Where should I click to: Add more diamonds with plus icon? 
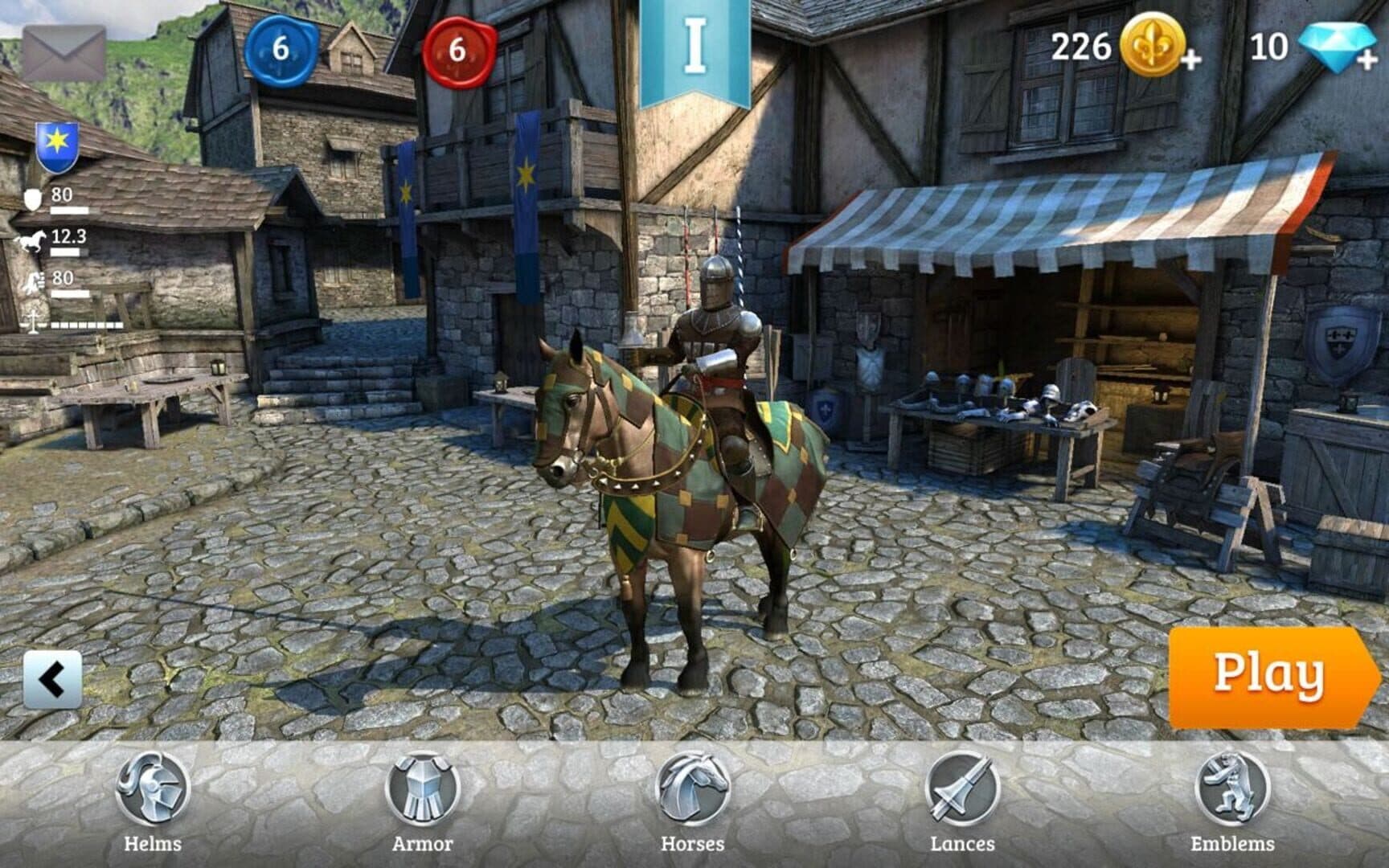tap(1341, 47)
